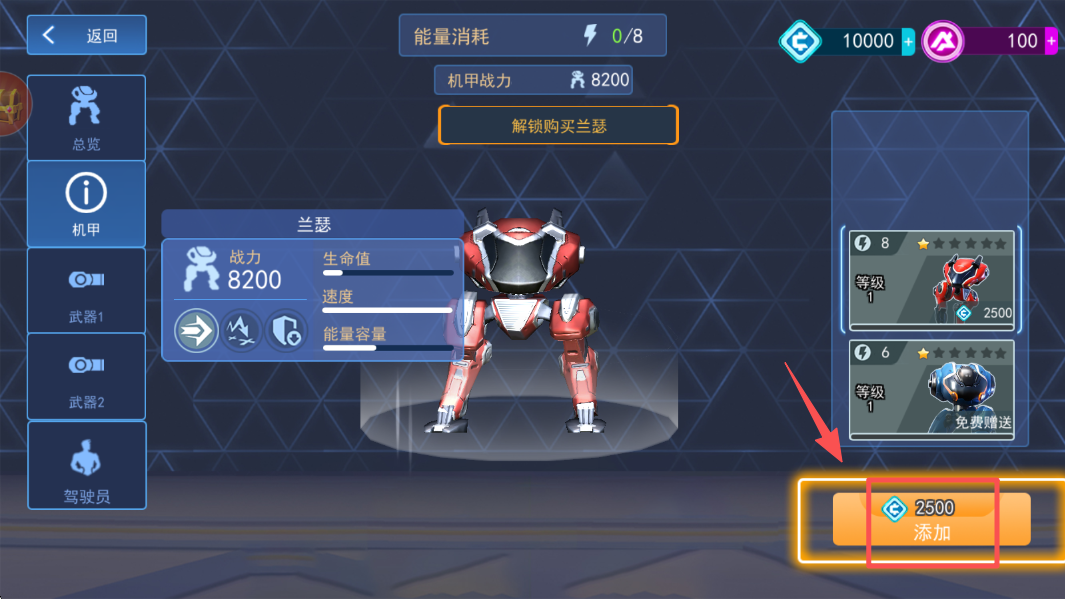Select the shield-plus ability icon
The width and height of the screenshot is (1065, 599).
pos(286,330)
